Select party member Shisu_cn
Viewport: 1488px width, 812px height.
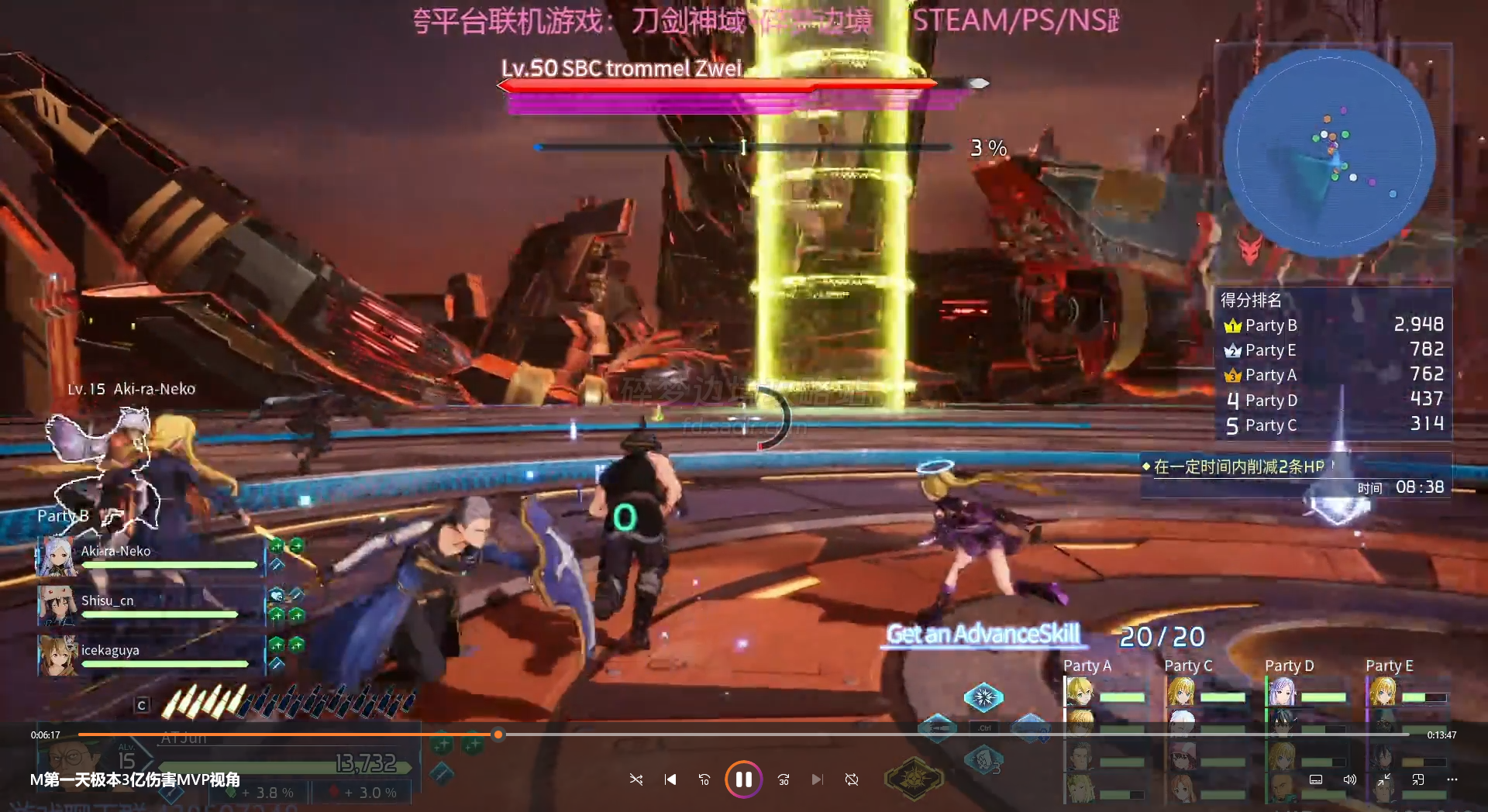tap(147, 606)
